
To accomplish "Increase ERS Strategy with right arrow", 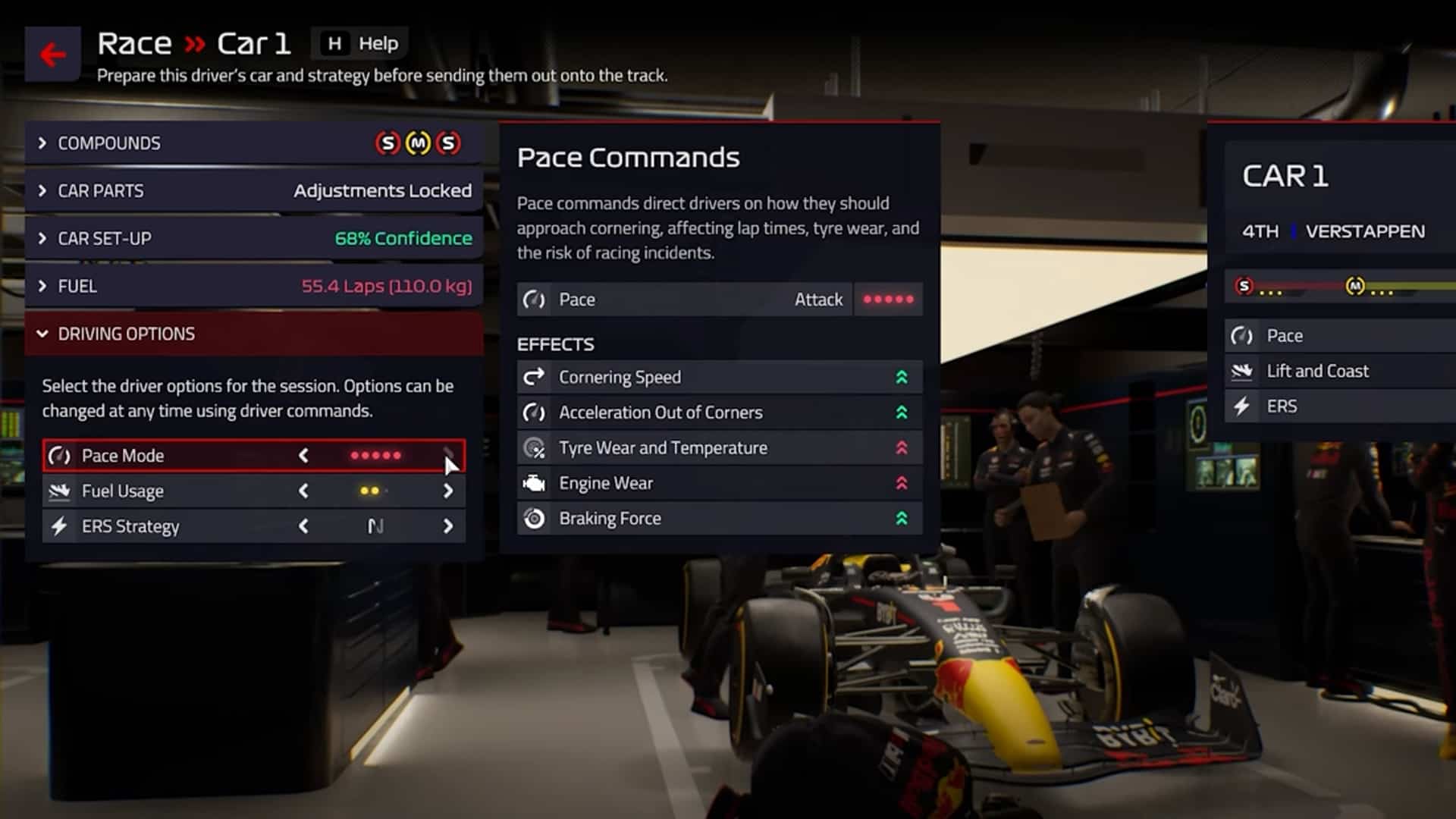I will click(x=448, y=526).
